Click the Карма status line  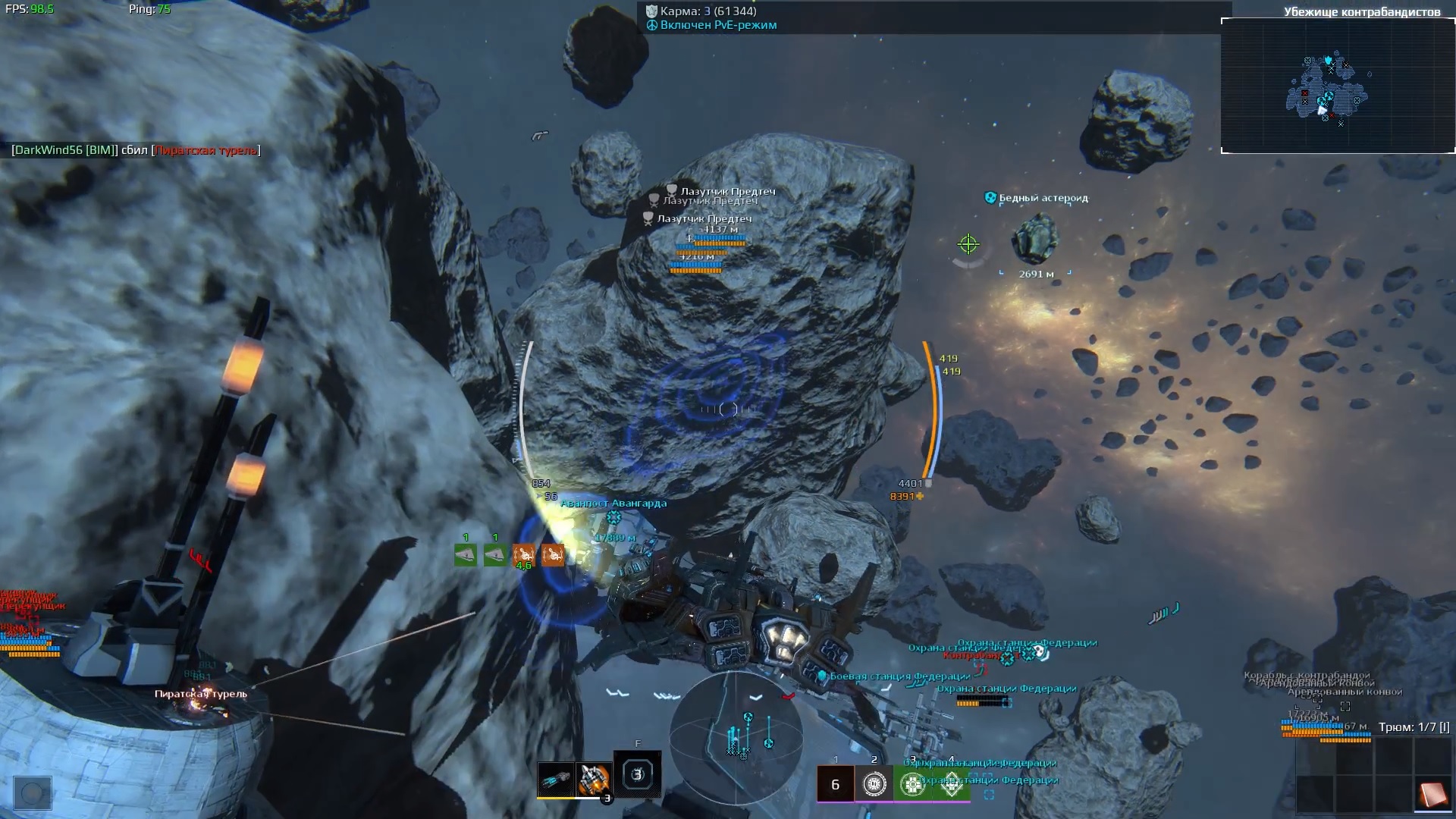pos(708,11)
